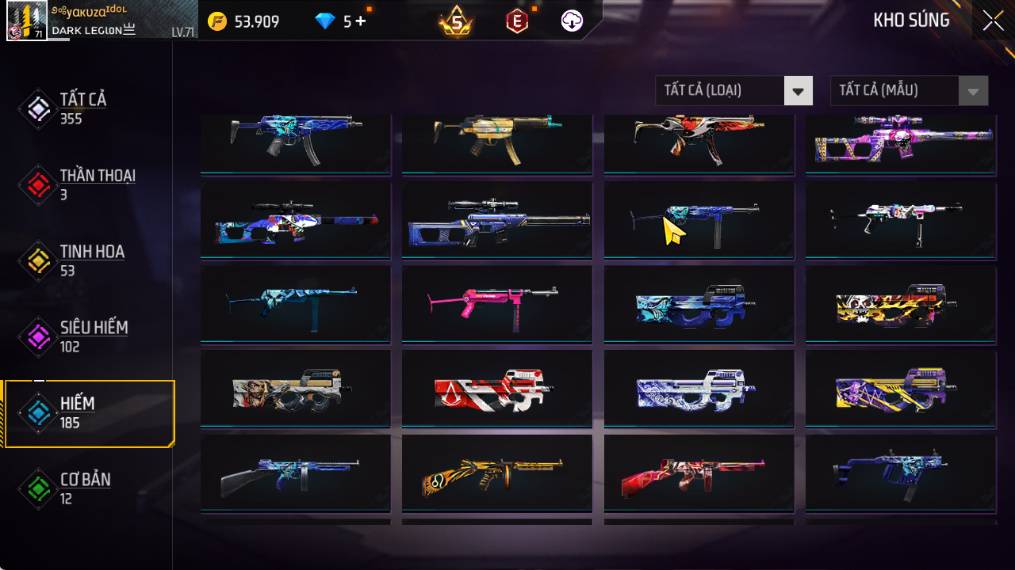Pick the yellow skull P90 skin
This screenshot has width=1015, height=570.
(x=900, y=304)
